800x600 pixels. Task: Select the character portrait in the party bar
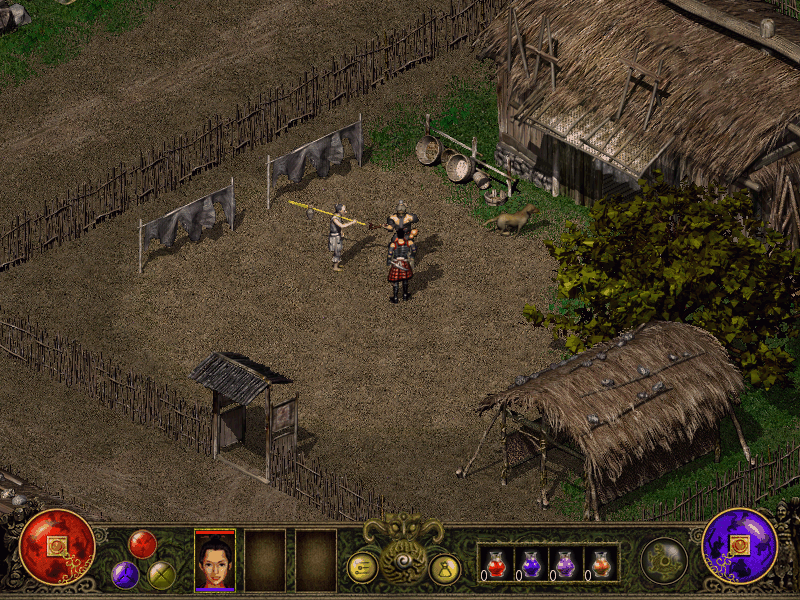tap(215, 560)
